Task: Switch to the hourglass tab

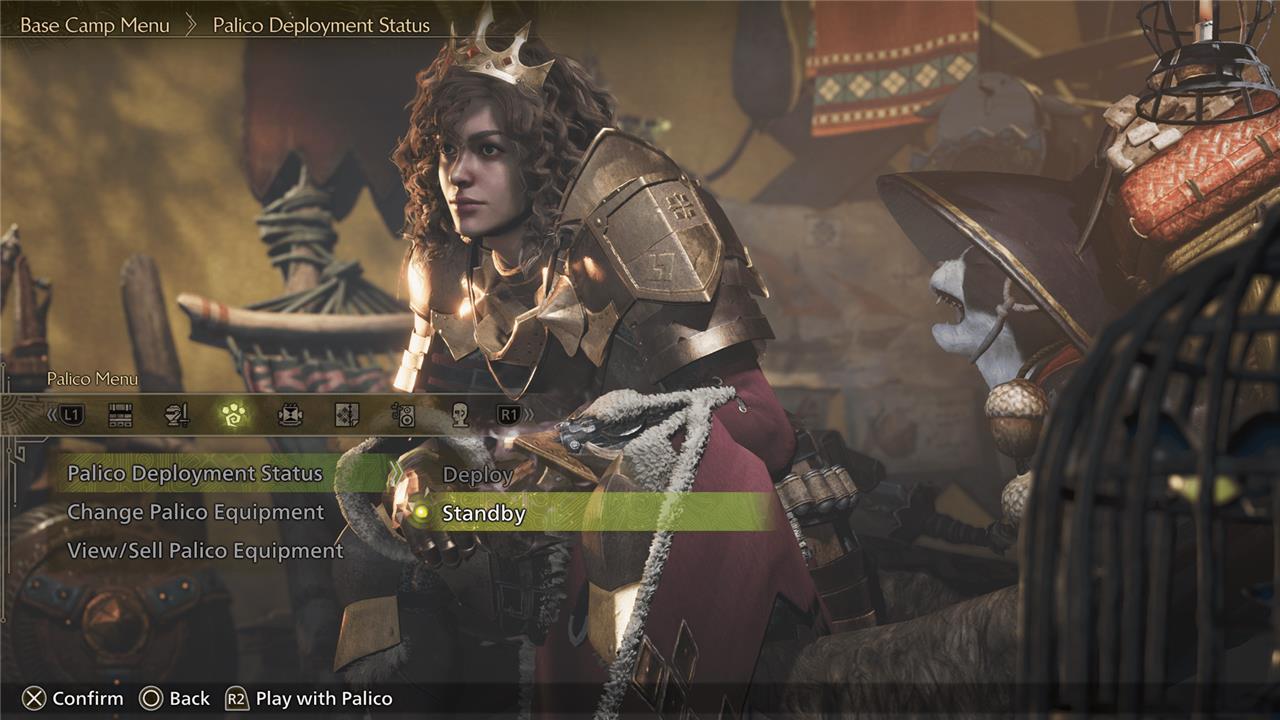Action: tap(291, 415)
